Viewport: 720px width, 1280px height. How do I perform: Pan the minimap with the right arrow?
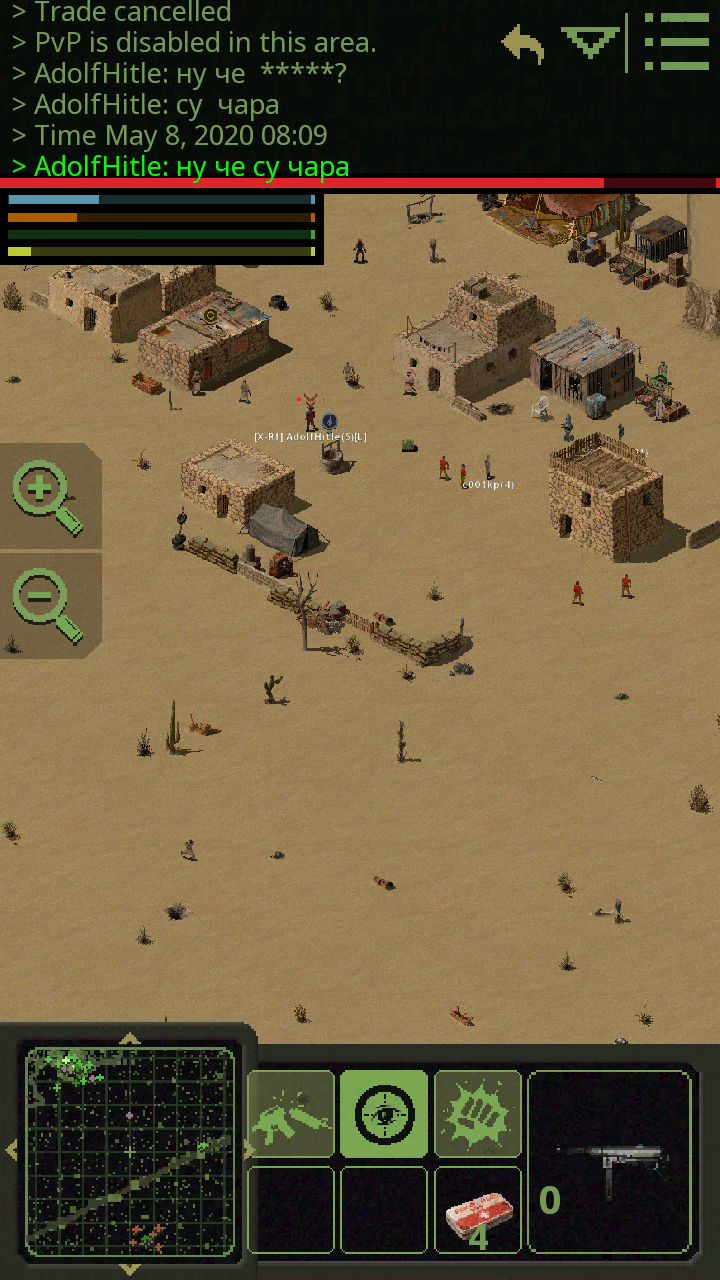248,1151
